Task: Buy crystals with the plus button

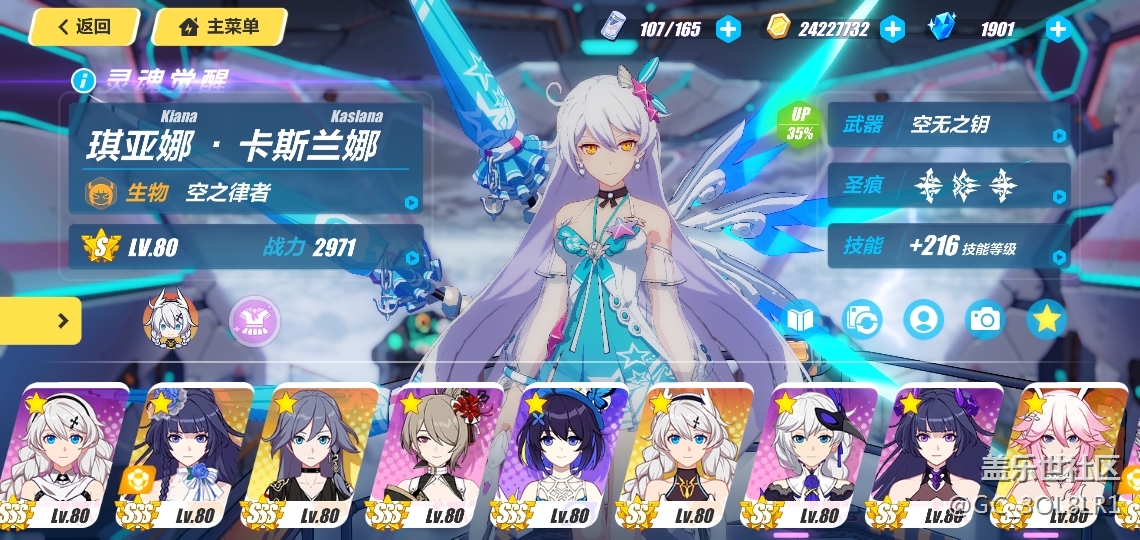Action: (1058, 29)
